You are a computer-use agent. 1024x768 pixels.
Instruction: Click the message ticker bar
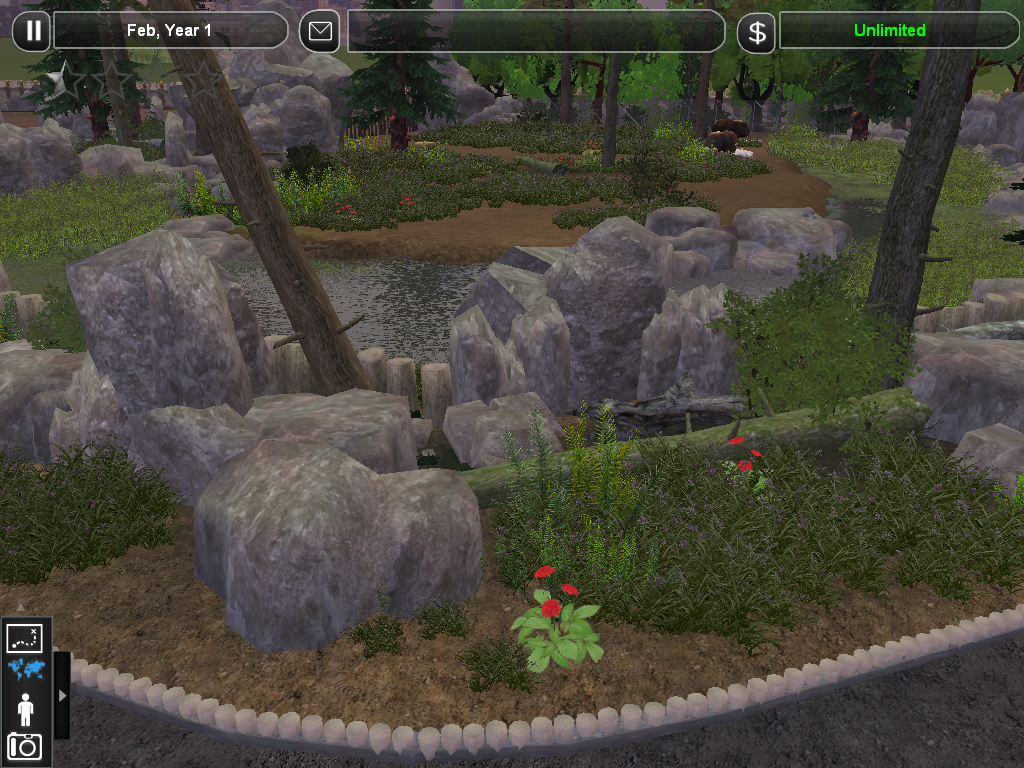(535, 31)
